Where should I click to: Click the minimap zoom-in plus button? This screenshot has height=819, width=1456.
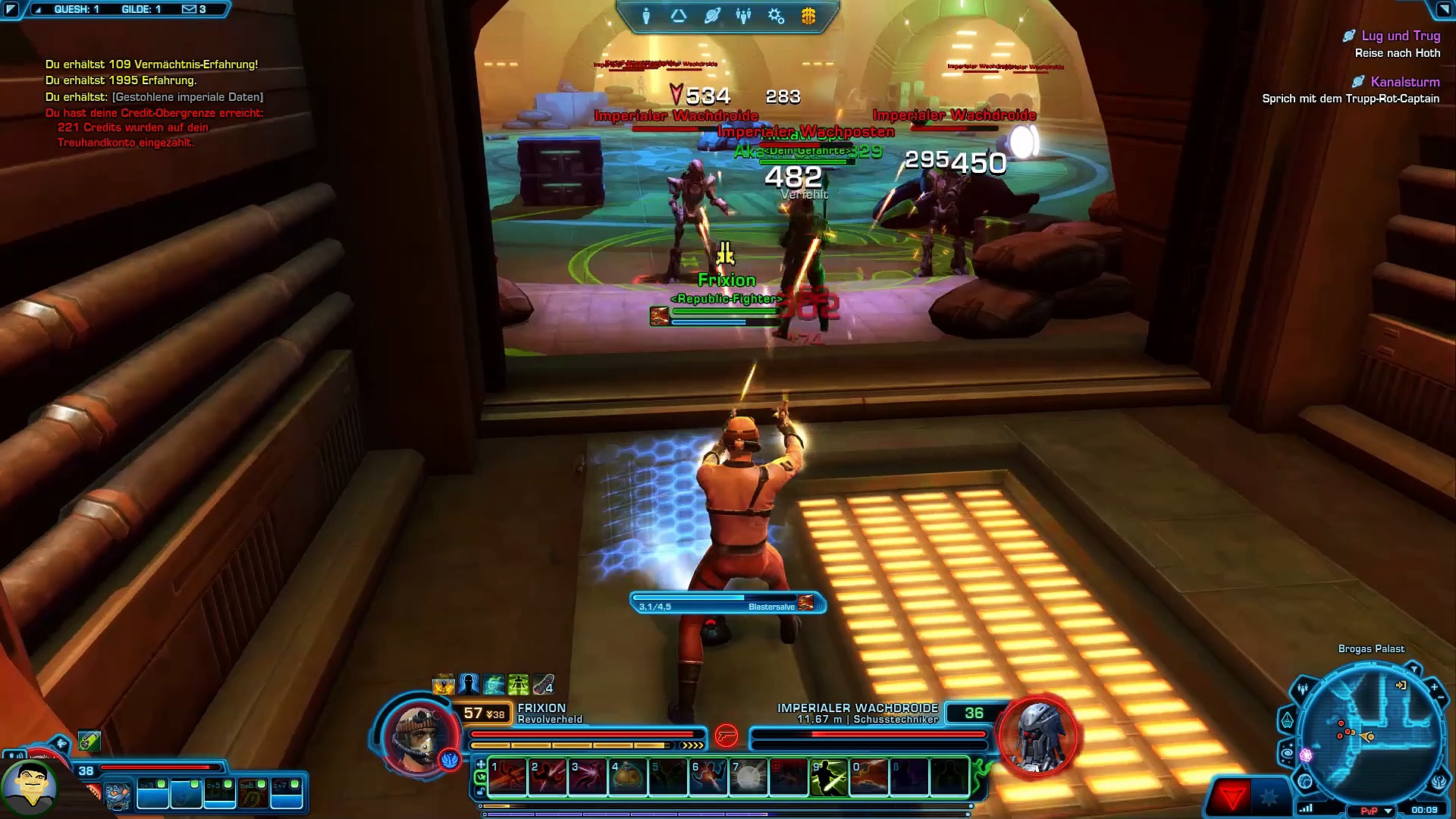click(x=1435, y=687)
